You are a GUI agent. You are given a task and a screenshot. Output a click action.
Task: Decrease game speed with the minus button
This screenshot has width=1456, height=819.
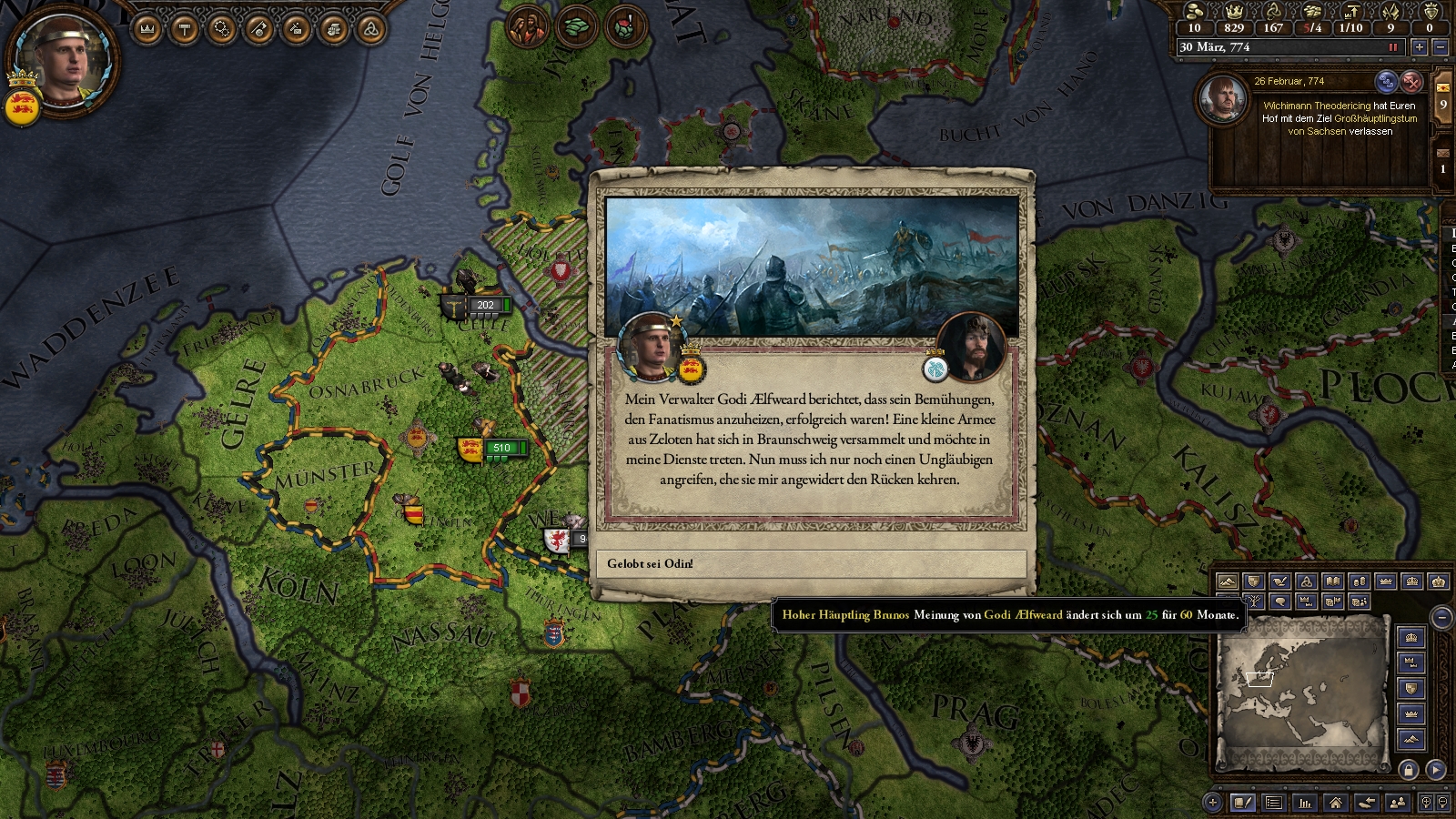[1440, 47]
